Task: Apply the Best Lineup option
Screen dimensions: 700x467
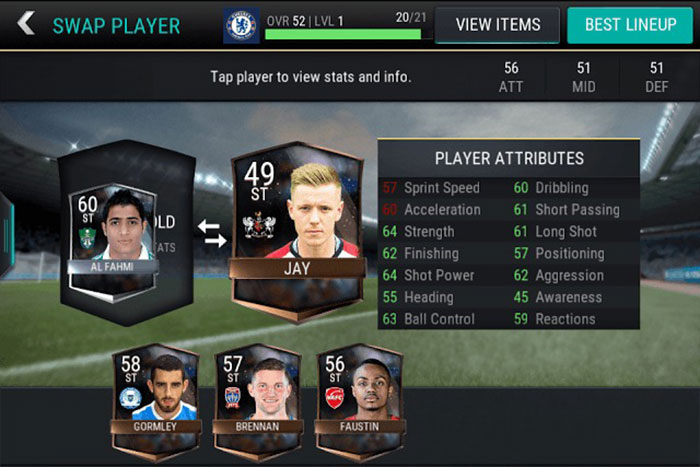Action: tap(629, 25)
